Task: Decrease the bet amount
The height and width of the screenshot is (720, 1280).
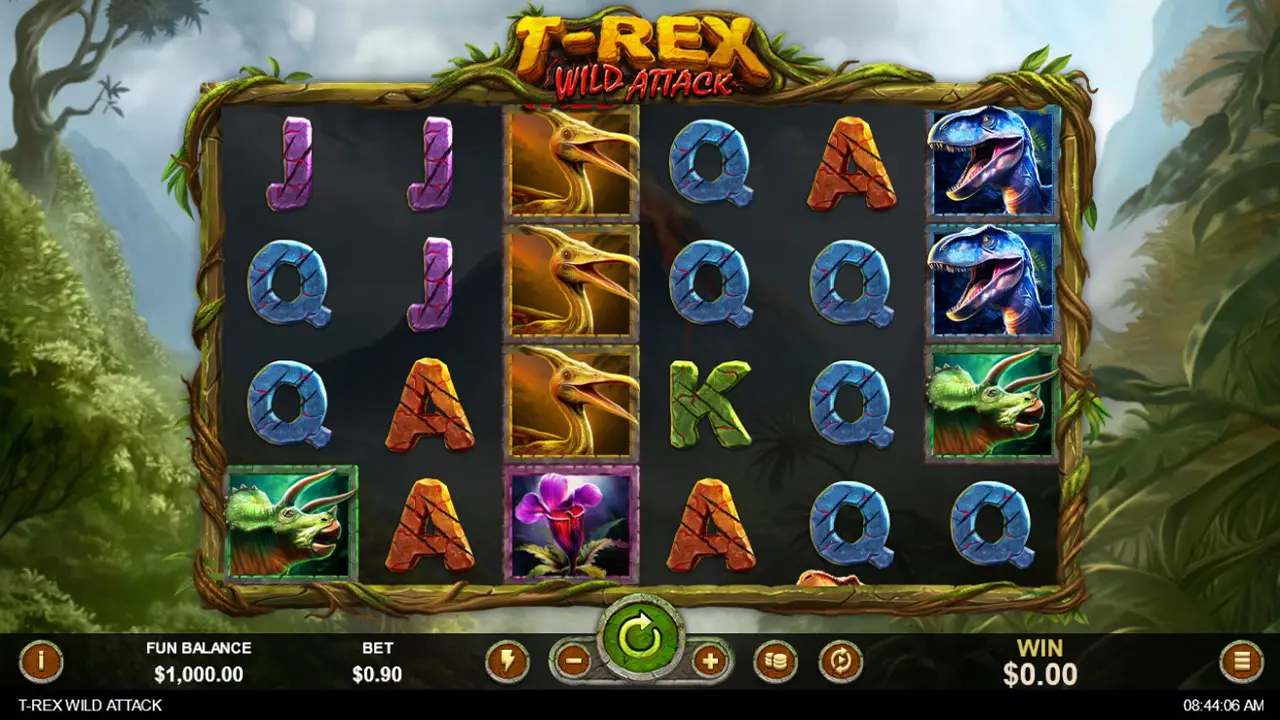Action: point(572,661)
